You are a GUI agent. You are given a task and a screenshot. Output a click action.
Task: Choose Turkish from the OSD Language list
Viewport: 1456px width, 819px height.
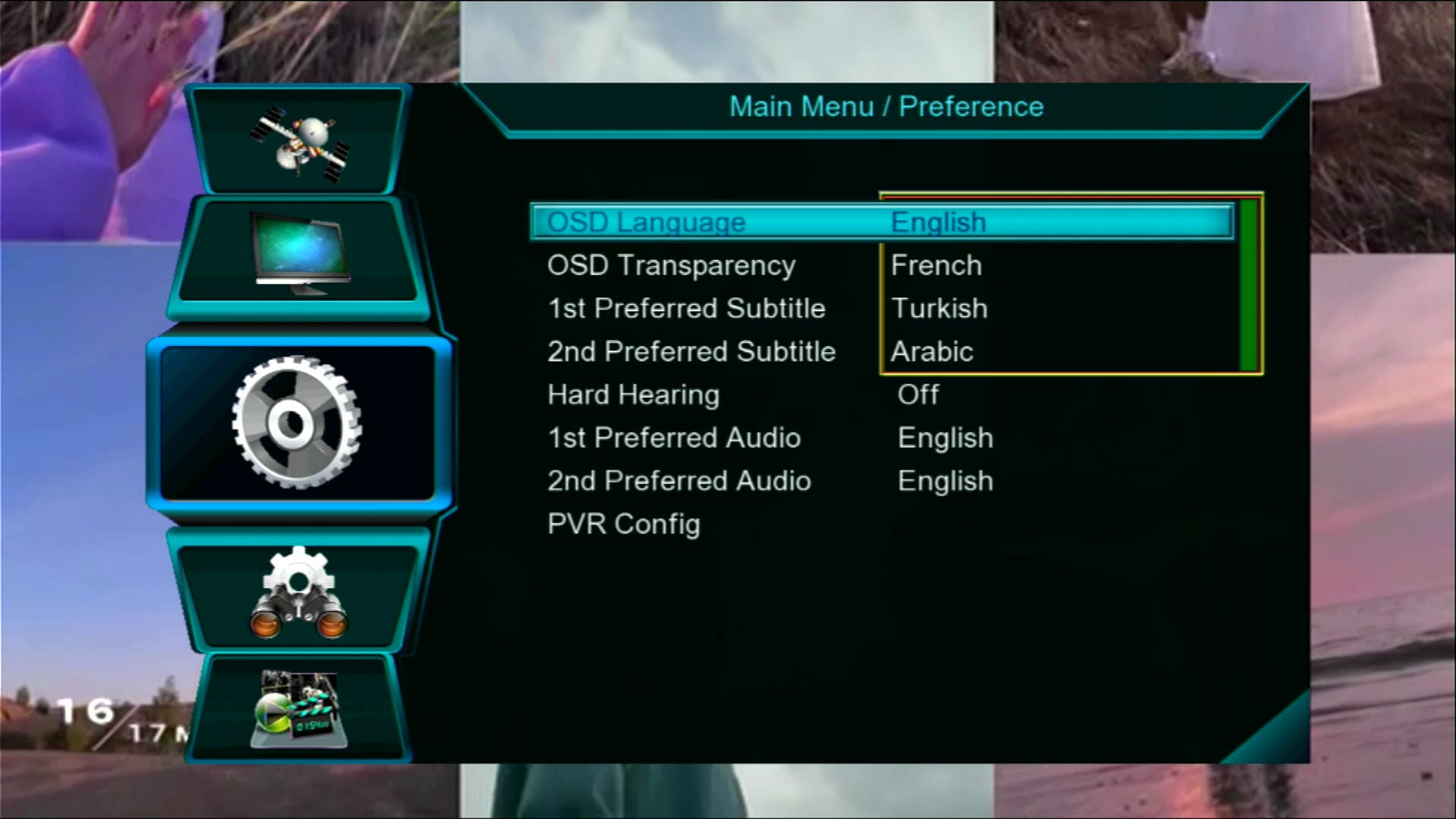pos(940,308)
